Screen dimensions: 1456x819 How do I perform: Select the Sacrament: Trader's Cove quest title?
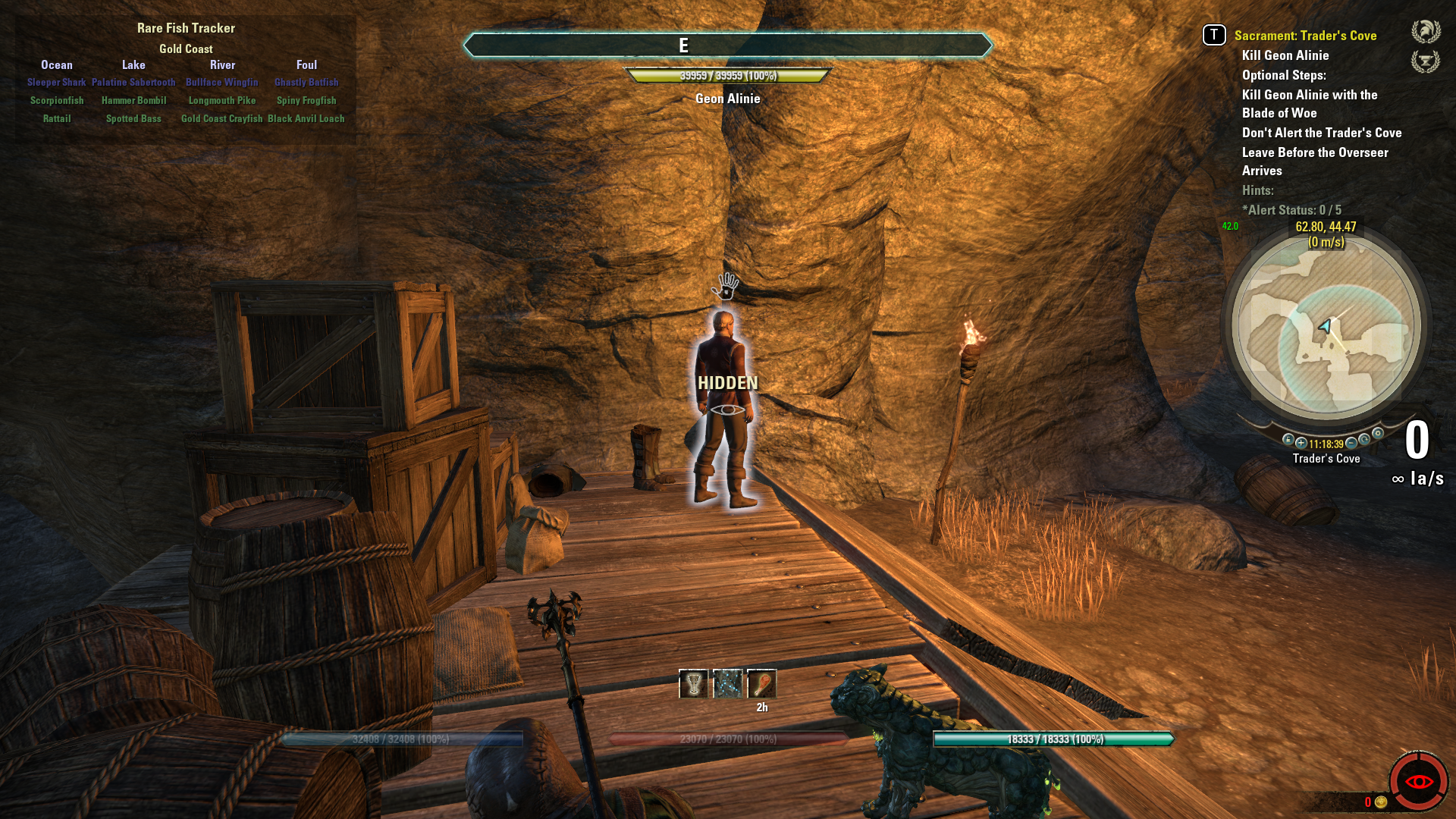[1305, 36]
